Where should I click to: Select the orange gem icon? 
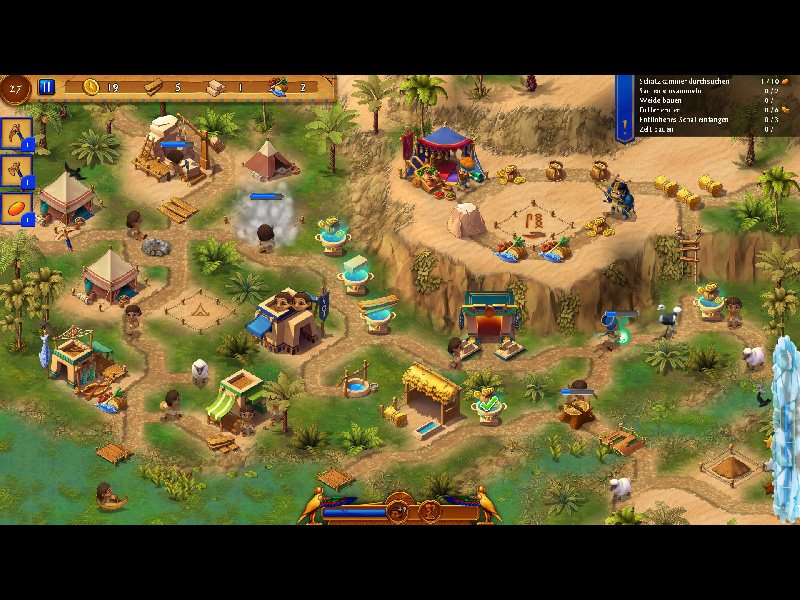tap(16, 207)
